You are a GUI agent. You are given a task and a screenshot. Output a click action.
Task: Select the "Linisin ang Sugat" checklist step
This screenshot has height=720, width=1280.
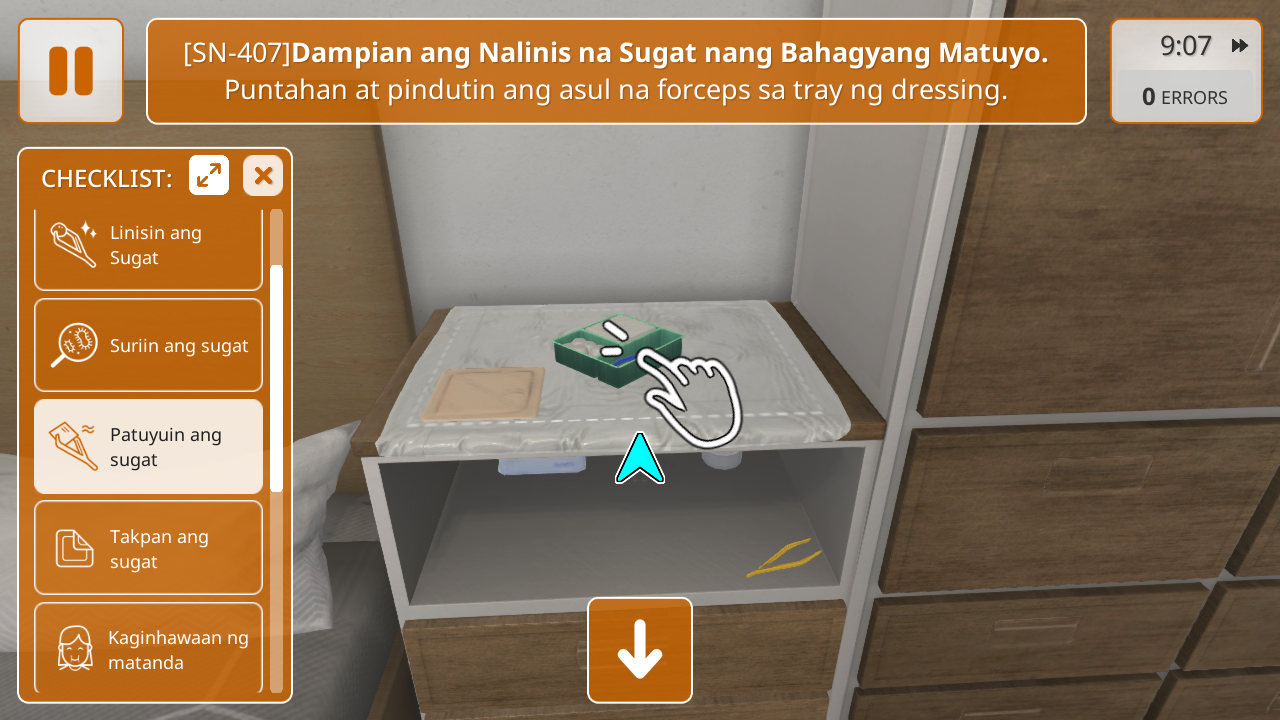[148, 246]
